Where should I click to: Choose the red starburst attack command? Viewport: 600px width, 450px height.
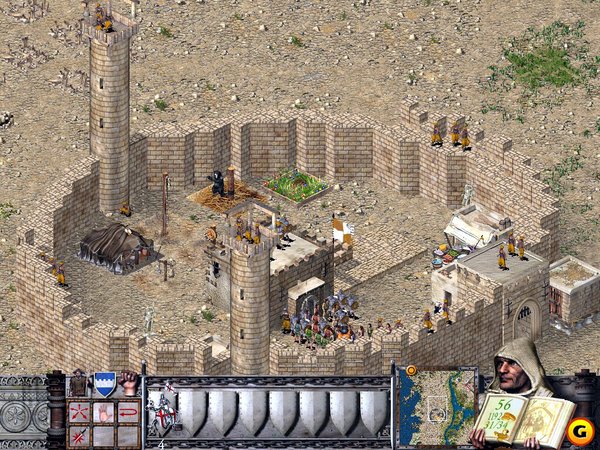point(79,435)
